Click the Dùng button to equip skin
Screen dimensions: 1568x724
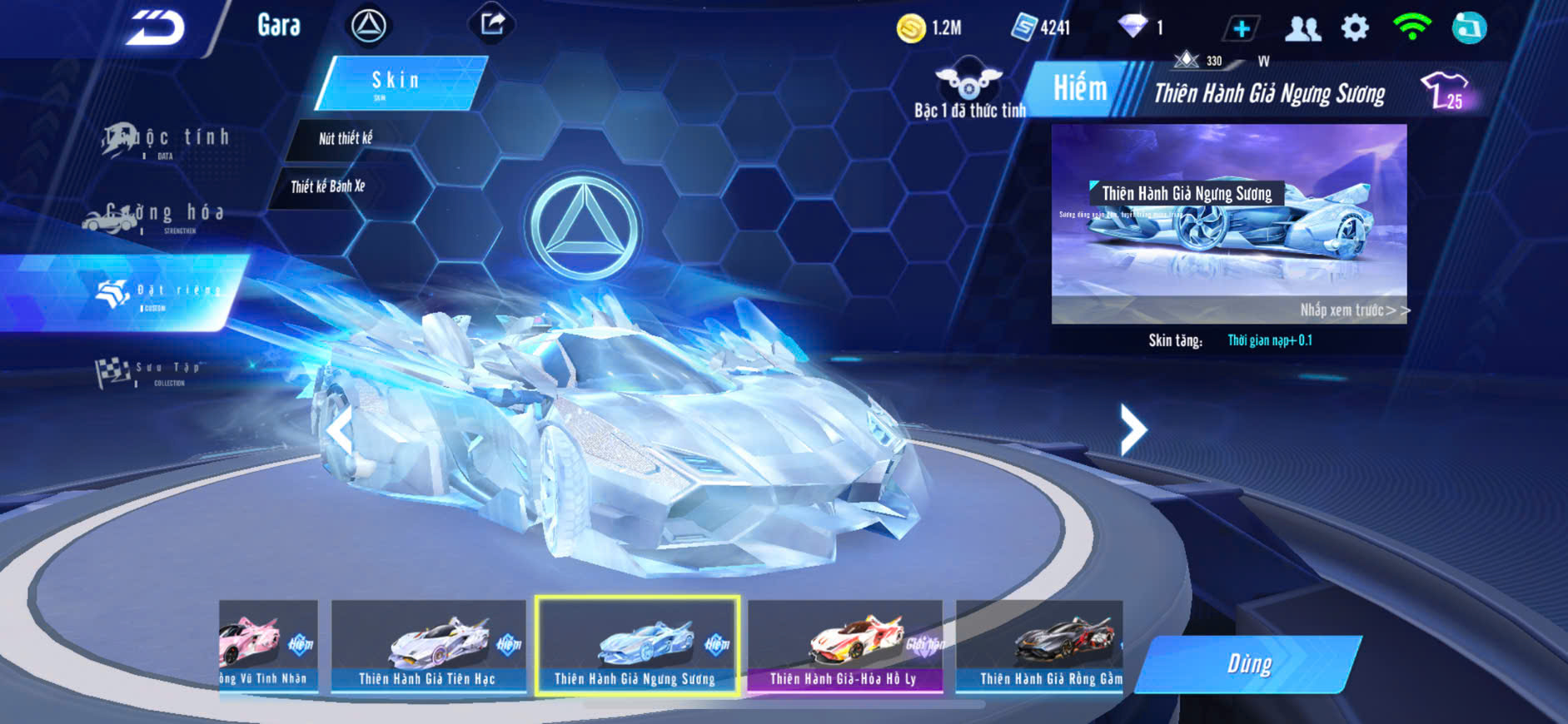click(1248, 664)
